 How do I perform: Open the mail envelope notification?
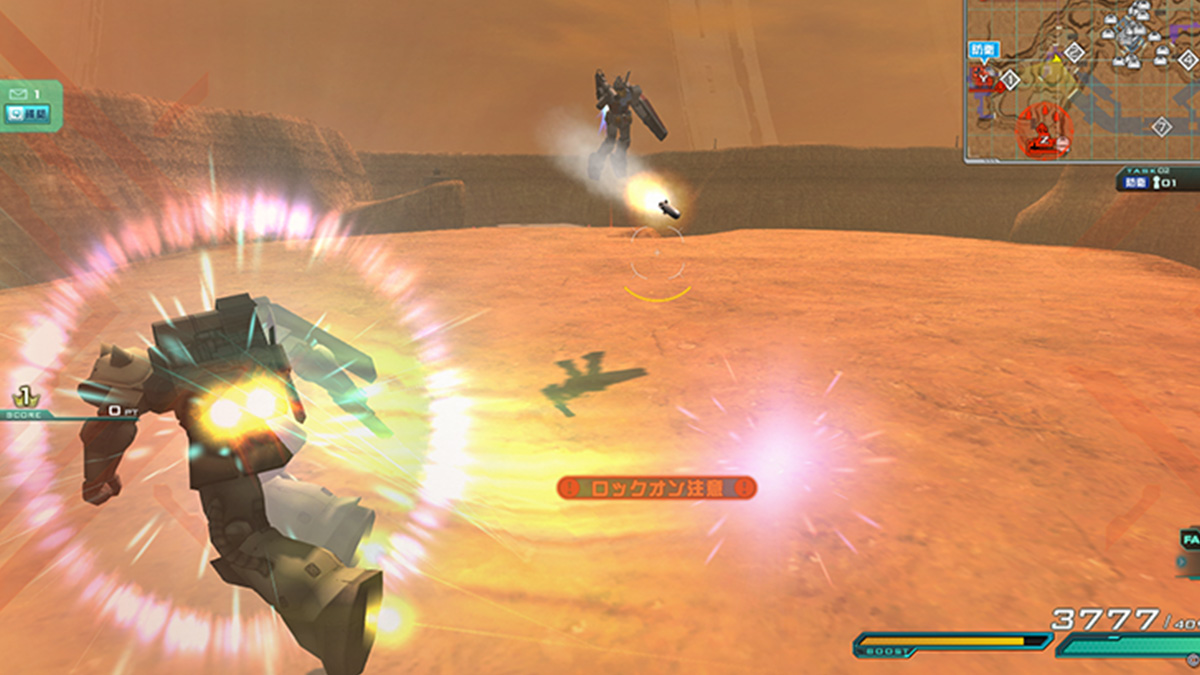tap(19, 93)
